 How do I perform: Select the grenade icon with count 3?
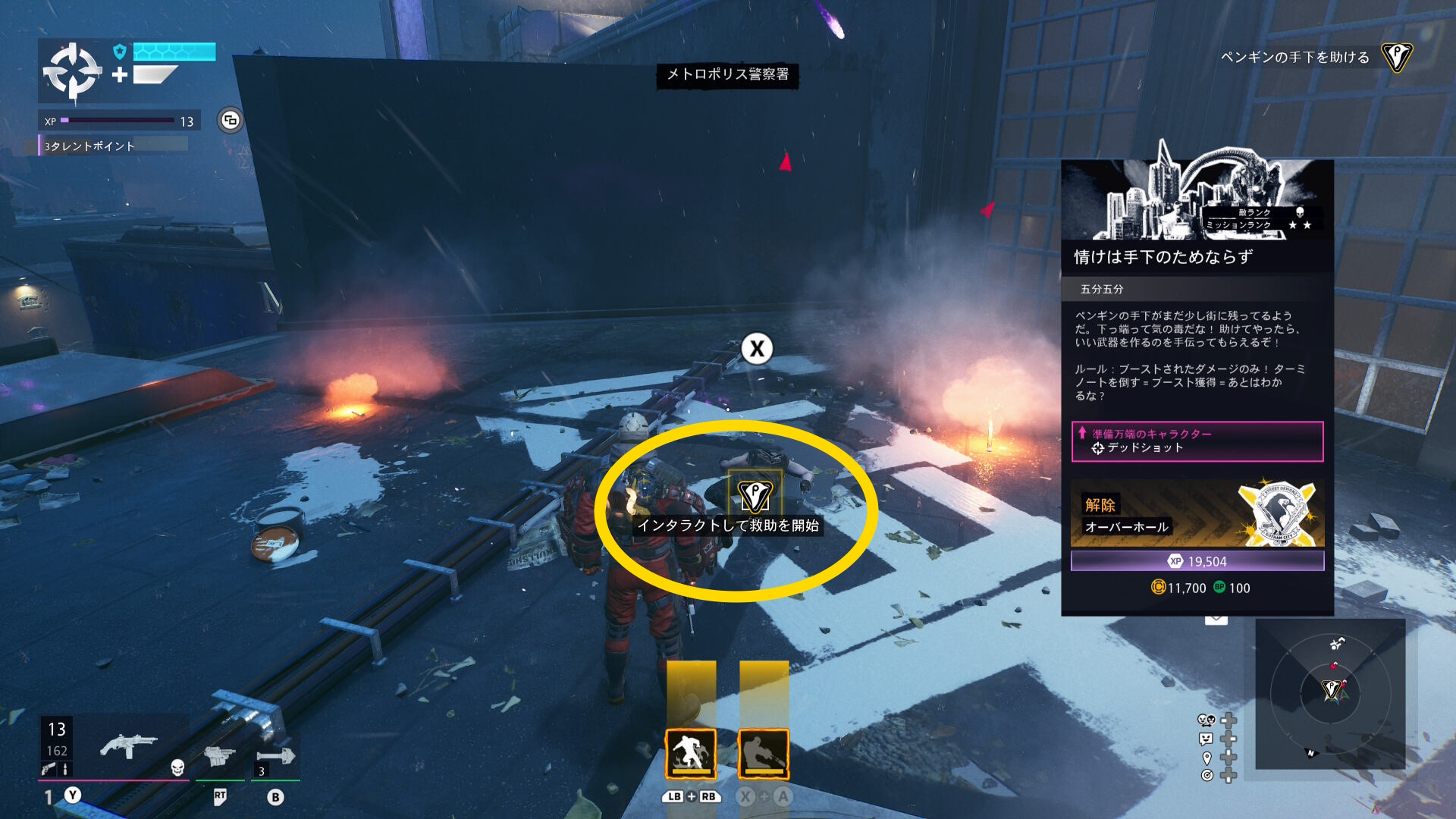coord(275,757)
